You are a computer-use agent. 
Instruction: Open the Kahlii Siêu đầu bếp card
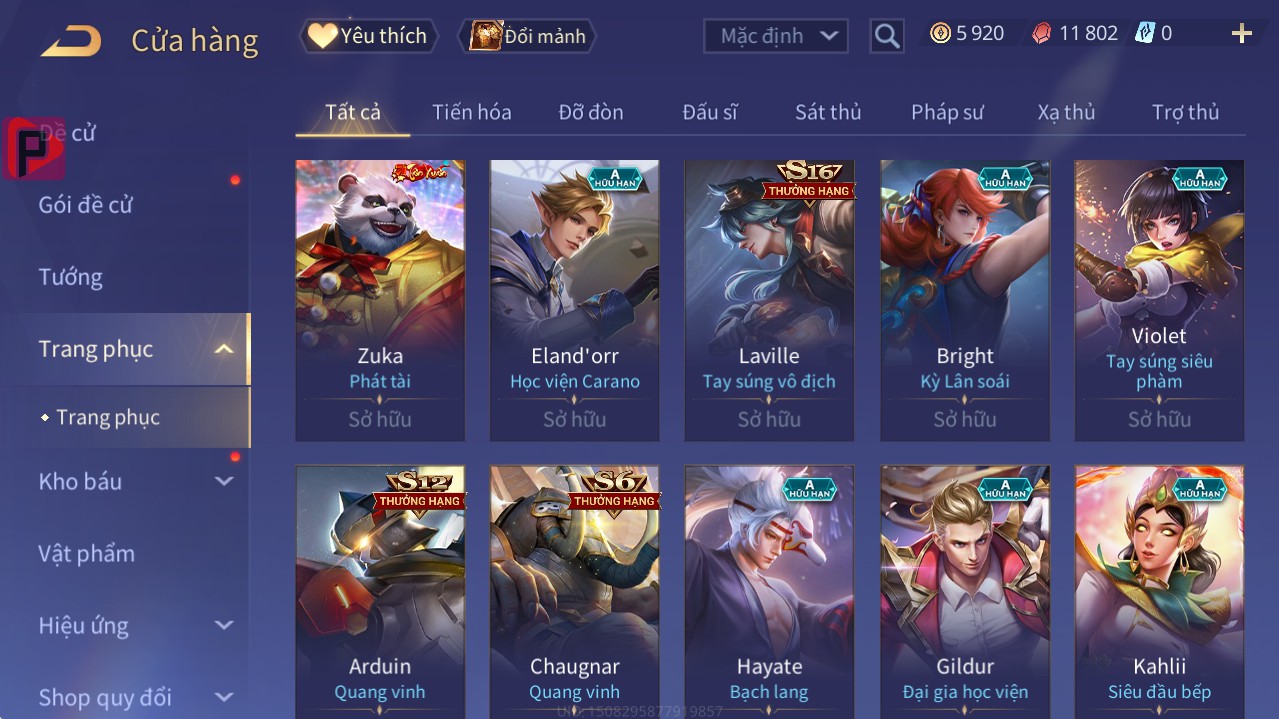click(x=1159, y=592)
